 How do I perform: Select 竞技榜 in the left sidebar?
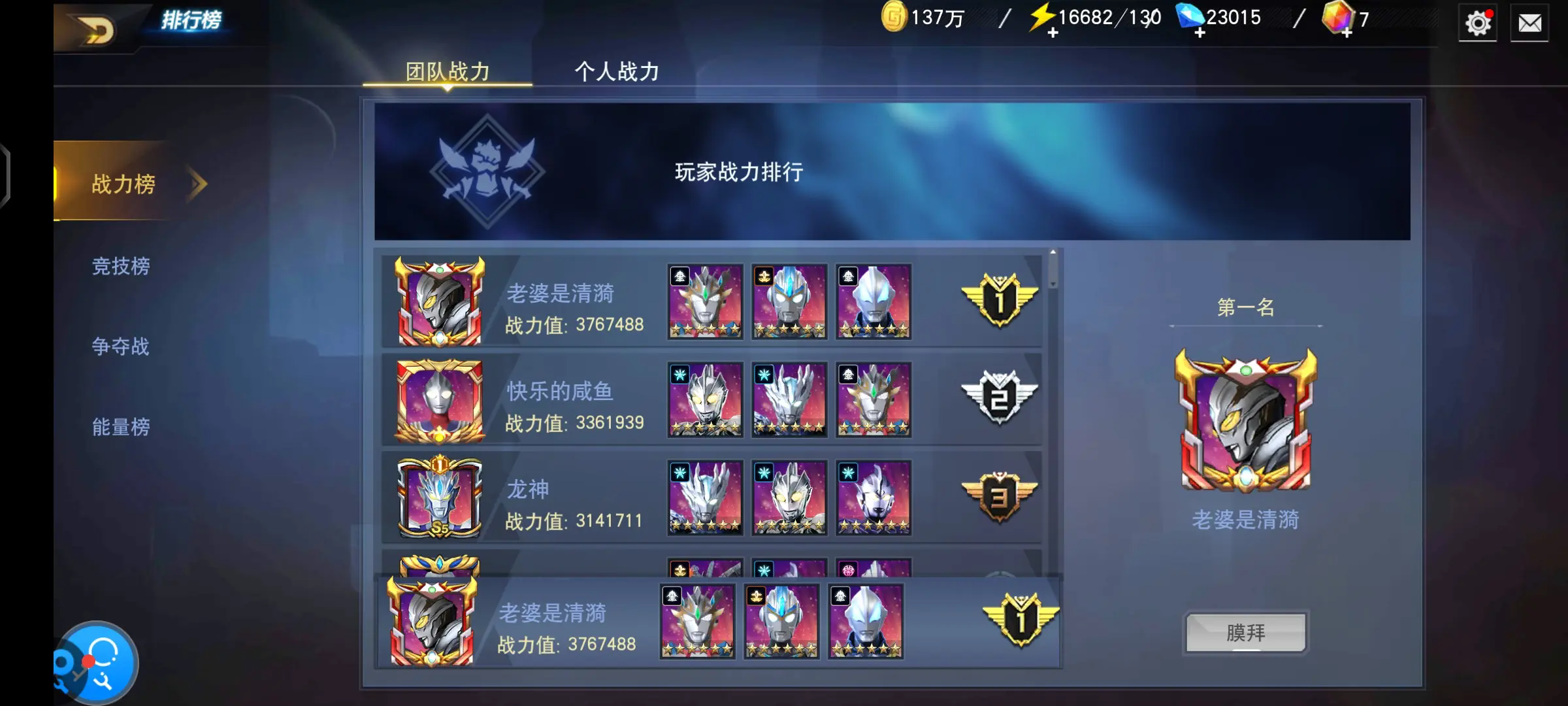(121, 267)
